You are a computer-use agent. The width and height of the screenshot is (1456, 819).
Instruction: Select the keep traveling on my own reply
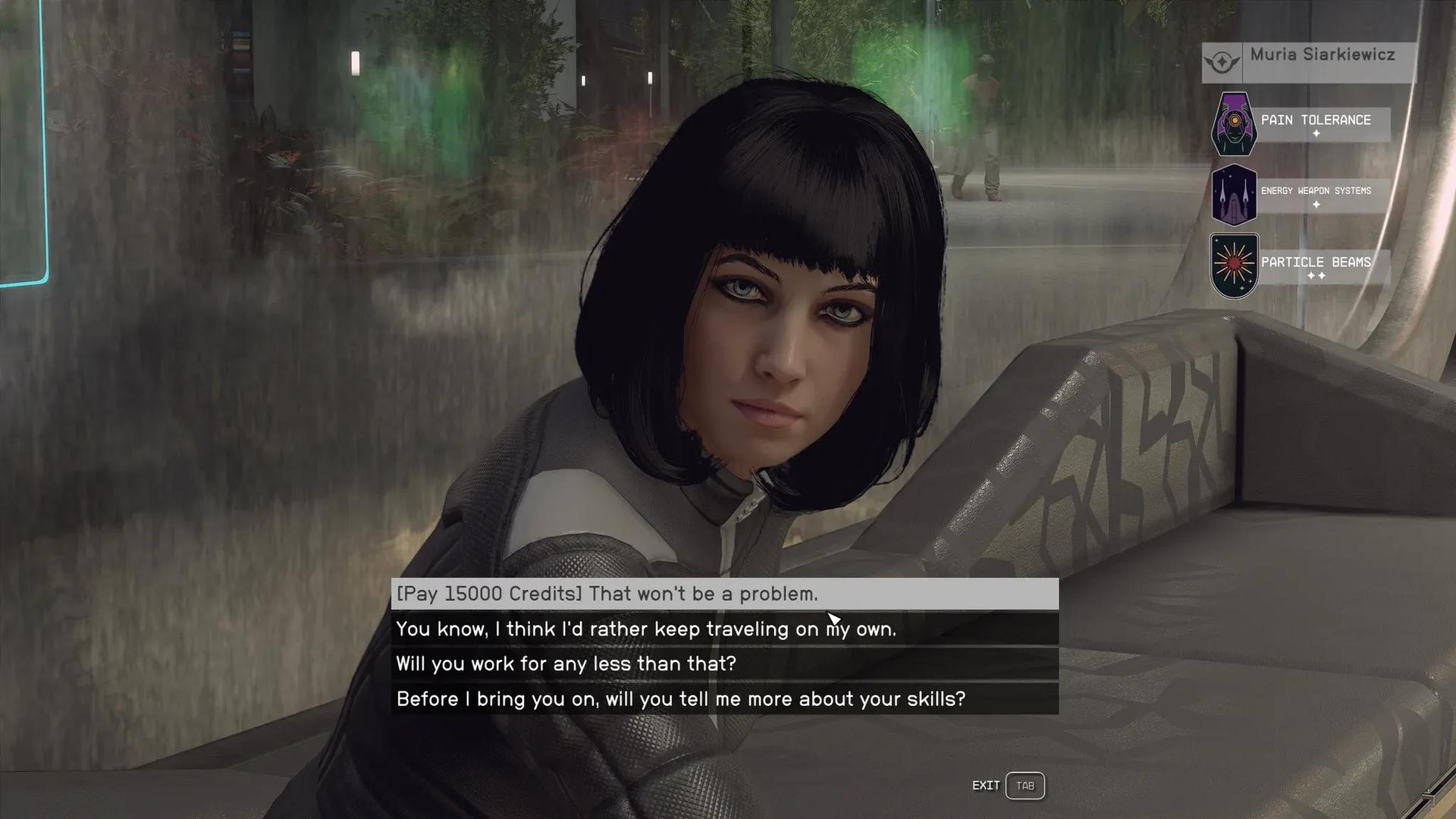(x=724, y=629)
